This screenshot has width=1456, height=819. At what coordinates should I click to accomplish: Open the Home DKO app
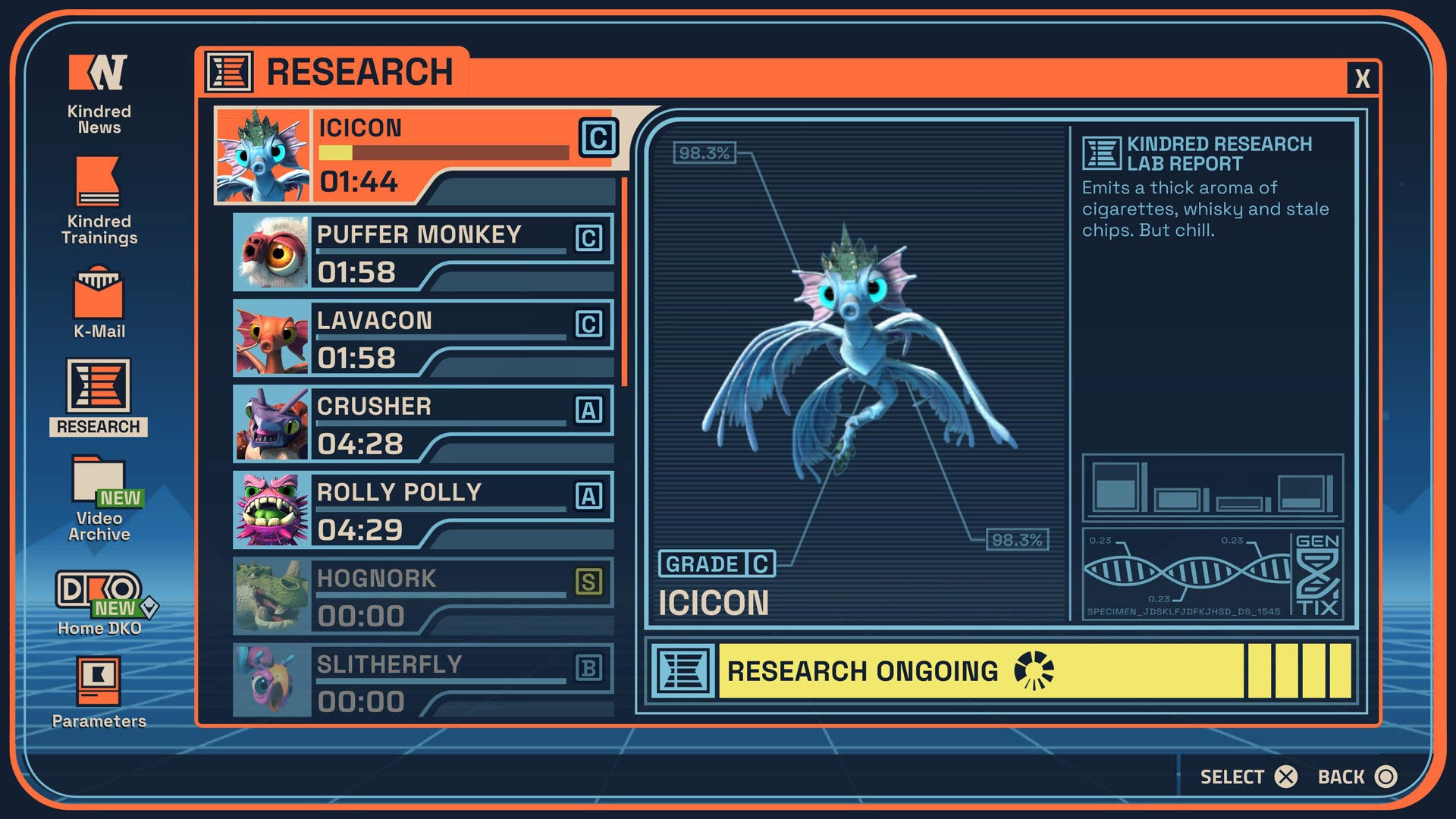tap(96, 599)
